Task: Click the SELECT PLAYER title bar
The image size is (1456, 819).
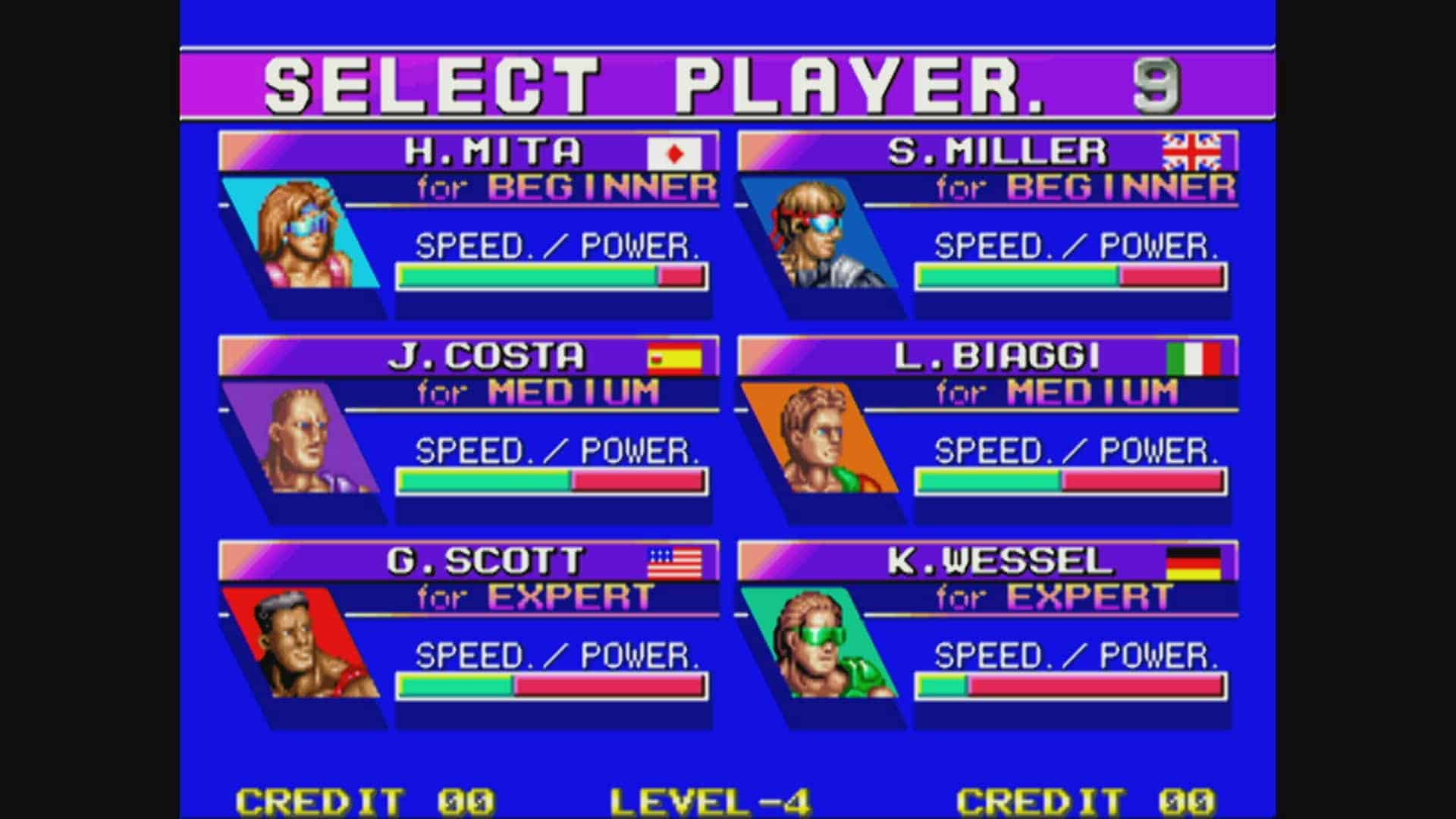Action: pos(728,83)
